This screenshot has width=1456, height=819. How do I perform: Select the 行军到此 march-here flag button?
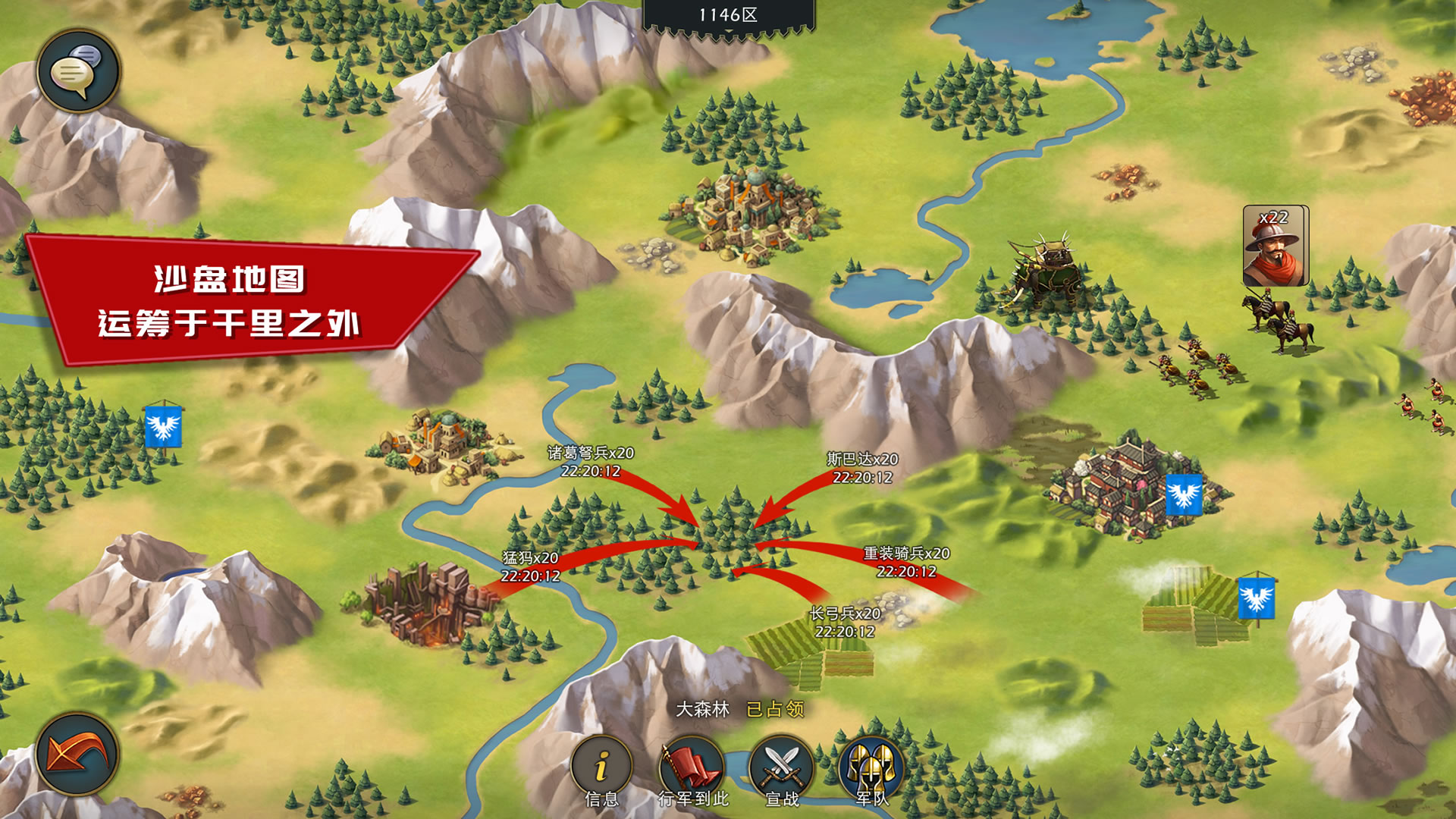coord(692,767)
